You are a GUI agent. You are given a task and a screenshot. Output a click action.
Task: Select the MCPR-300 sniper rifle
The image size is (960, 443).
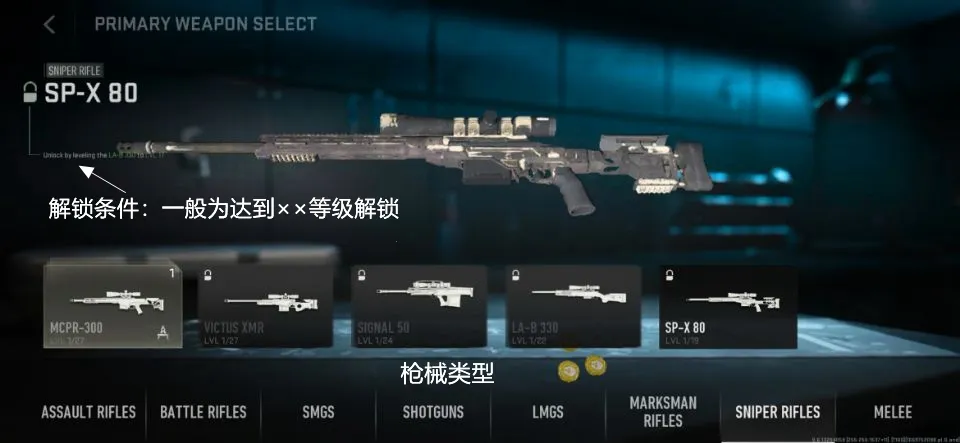click(113, 306)
